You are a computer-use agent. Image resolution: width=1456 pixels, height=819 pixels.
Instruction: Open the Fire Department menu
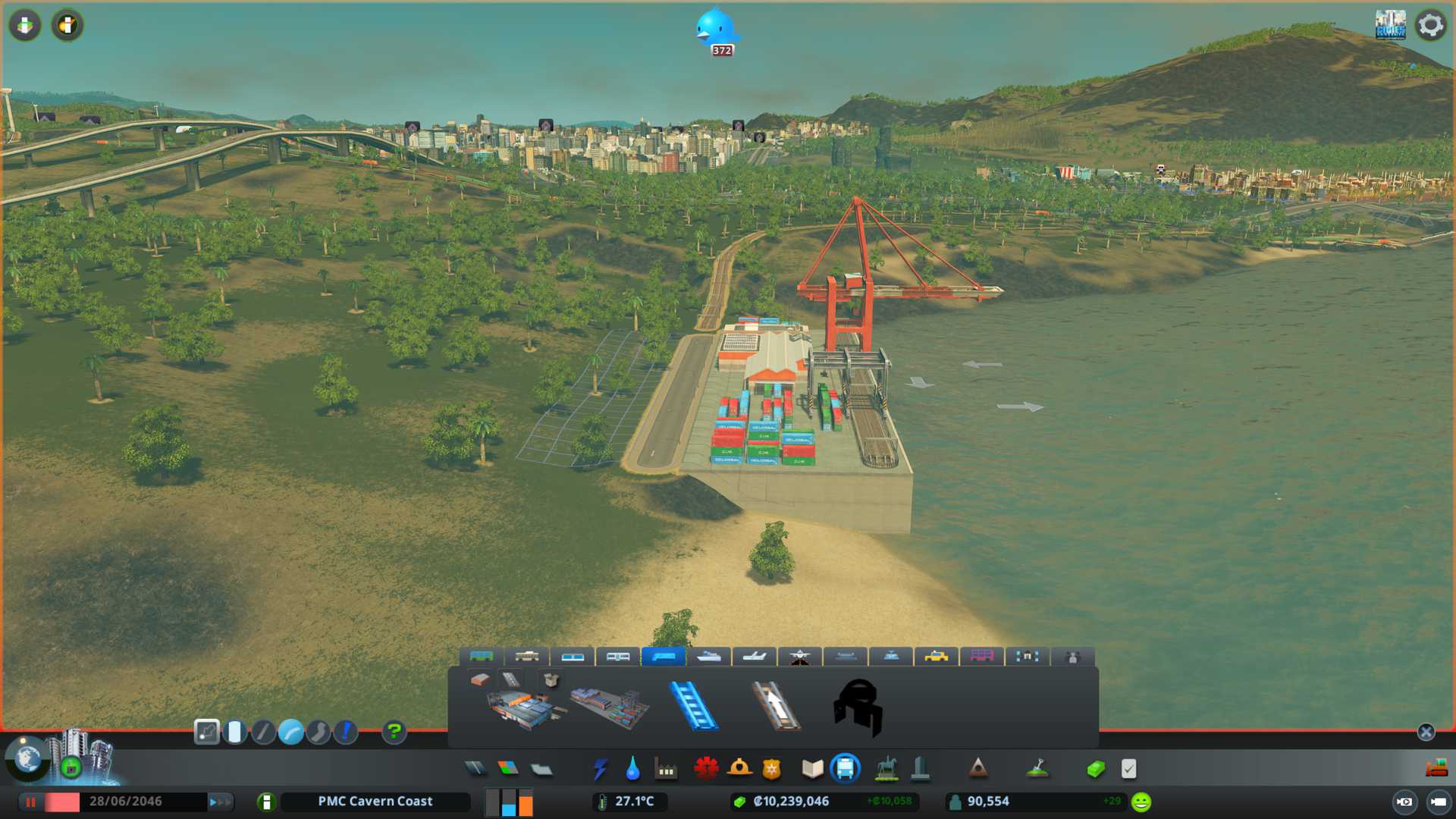click(x=739, y=769)
